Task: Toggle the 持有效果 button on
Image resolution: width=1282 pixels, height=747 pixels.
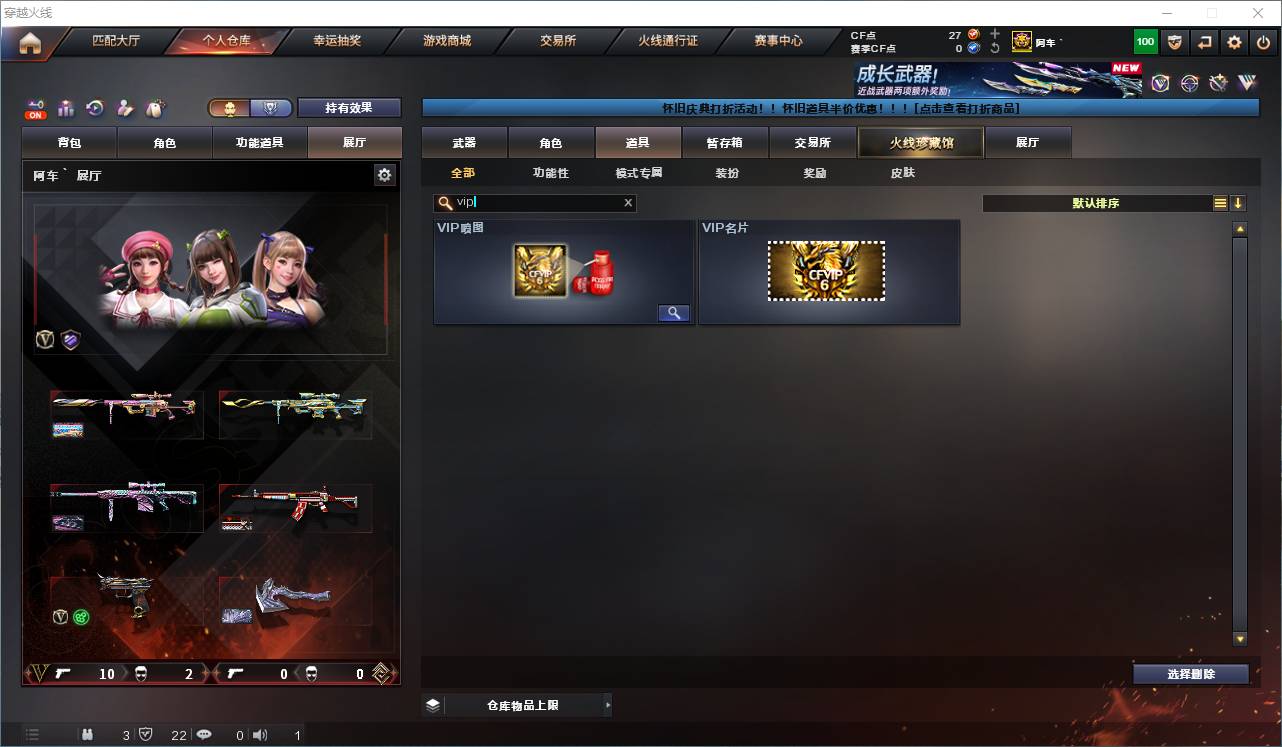Action: (348, 106)
